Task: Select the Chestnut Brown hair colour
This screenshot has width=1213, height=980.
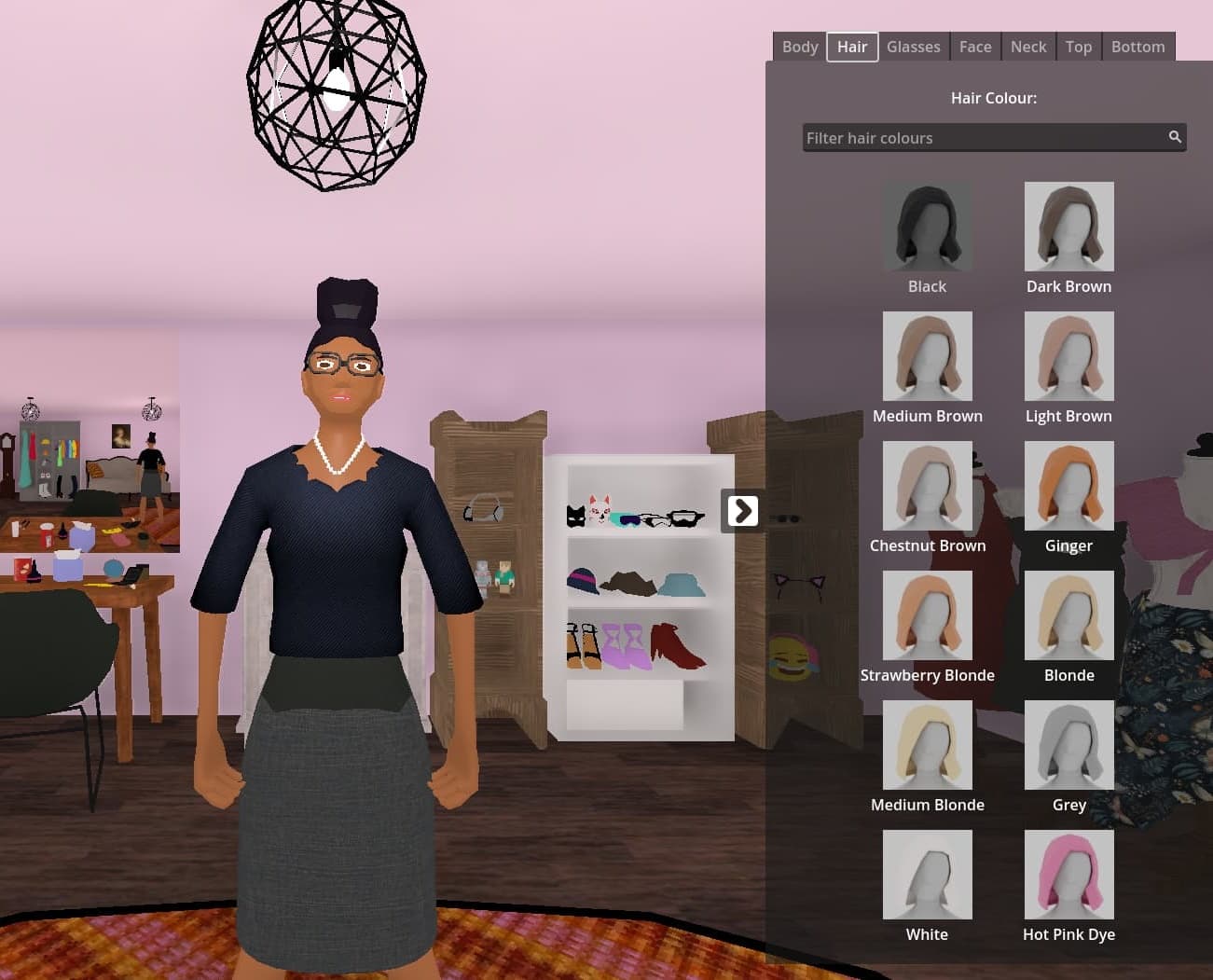Action: pyautogui.click(x=927, y=485)
